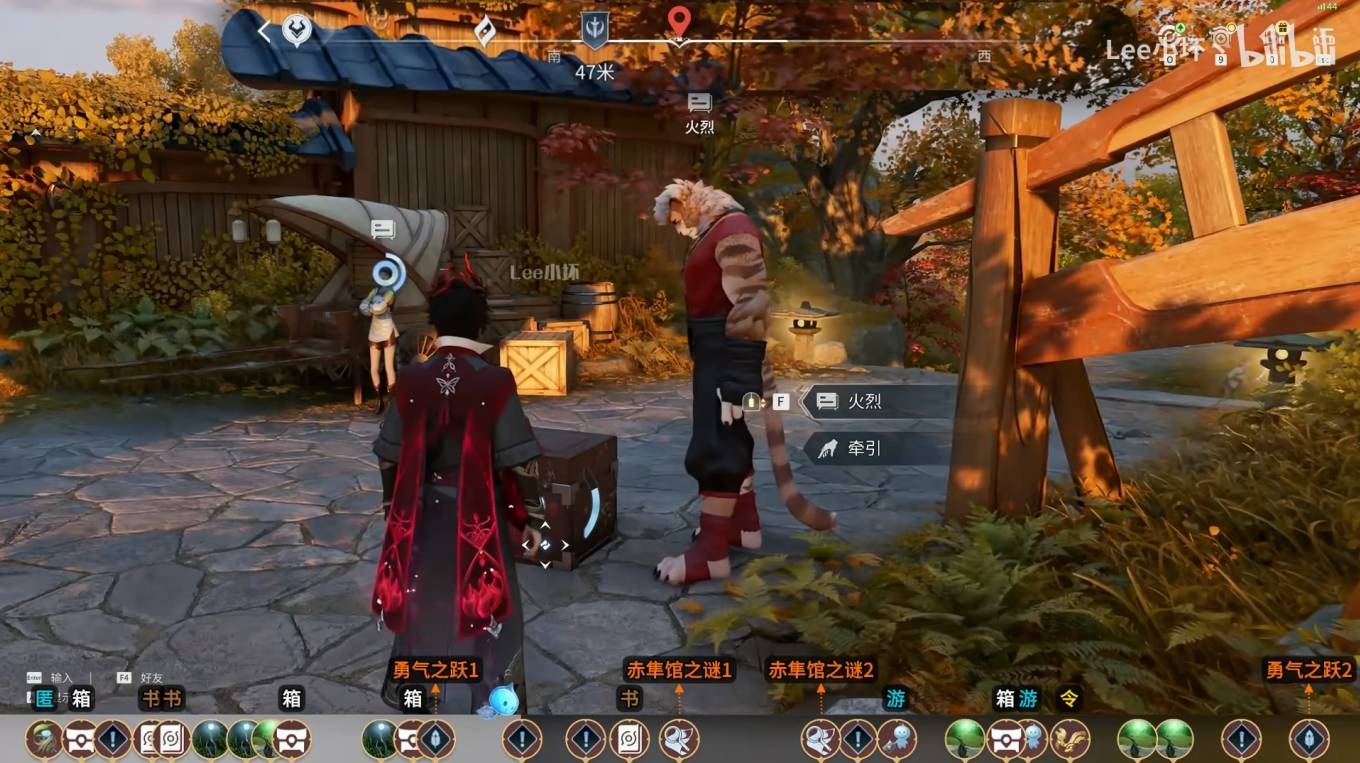Image resolution: width=1360 pixels, height=763 pixels.
Task: Click the round emblem marker at compass start
Action: click(296, 31)
